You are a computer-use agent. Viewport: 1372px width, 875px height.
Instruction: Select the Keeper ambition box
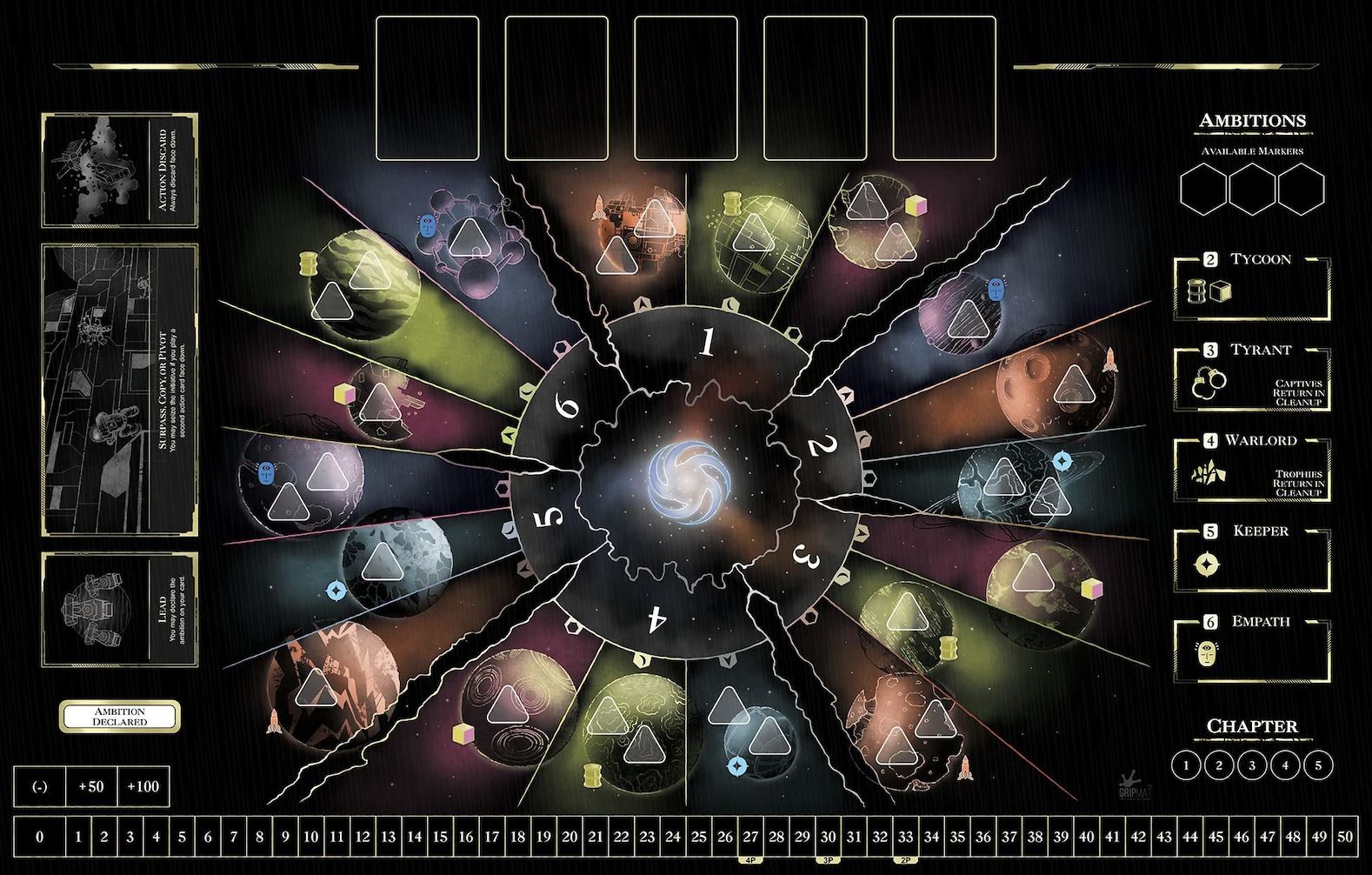1252,559
